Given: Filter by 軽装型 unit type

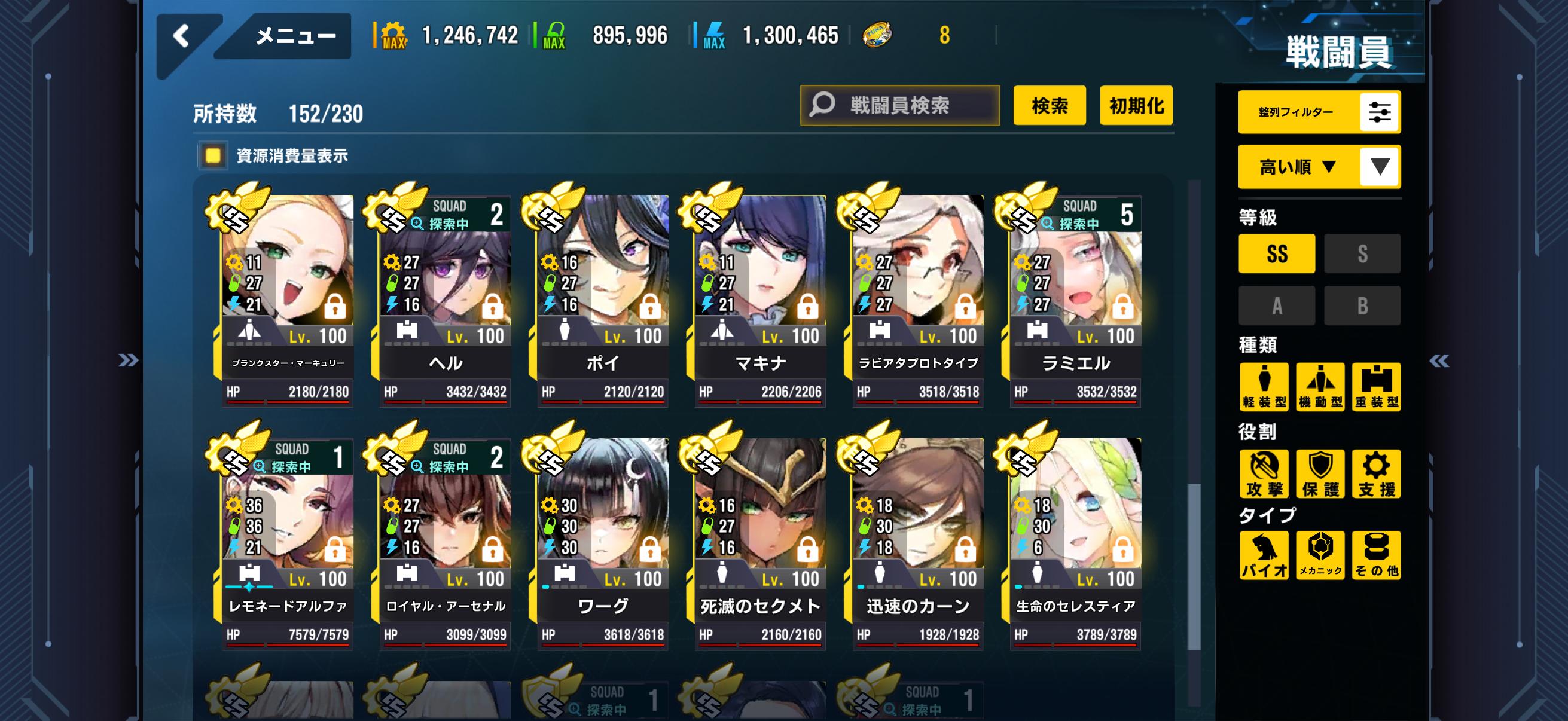Looking at the screenshot, I should pyautogui.click(x=1264, y=387).
